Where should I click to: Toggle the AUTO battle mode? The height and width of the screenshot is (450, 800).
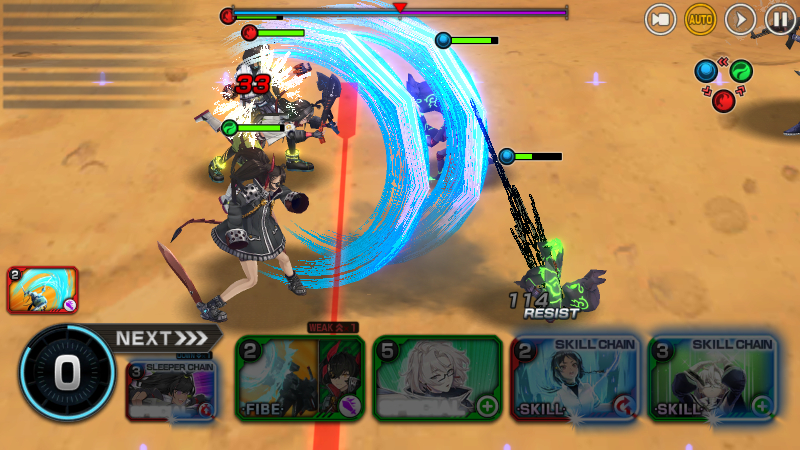[700, 19]
